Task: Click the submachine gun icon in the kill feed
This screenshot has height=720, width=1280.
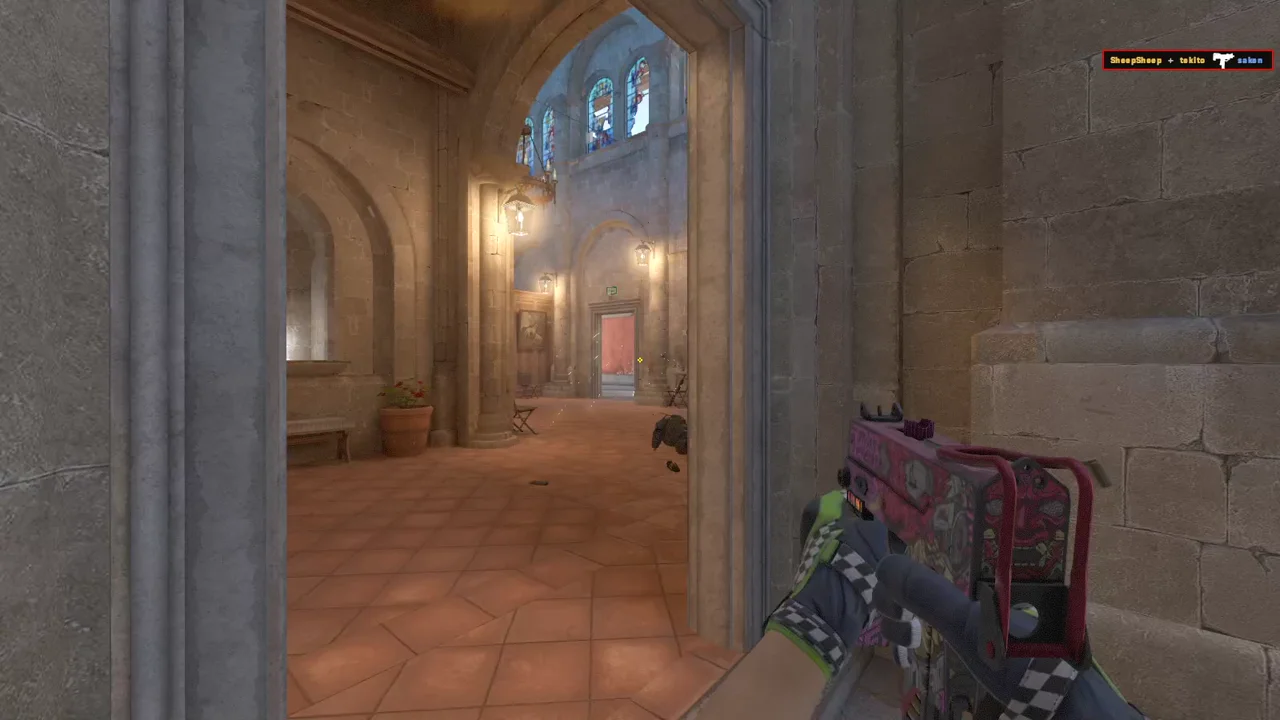Action: click(x=1222, y=61)
